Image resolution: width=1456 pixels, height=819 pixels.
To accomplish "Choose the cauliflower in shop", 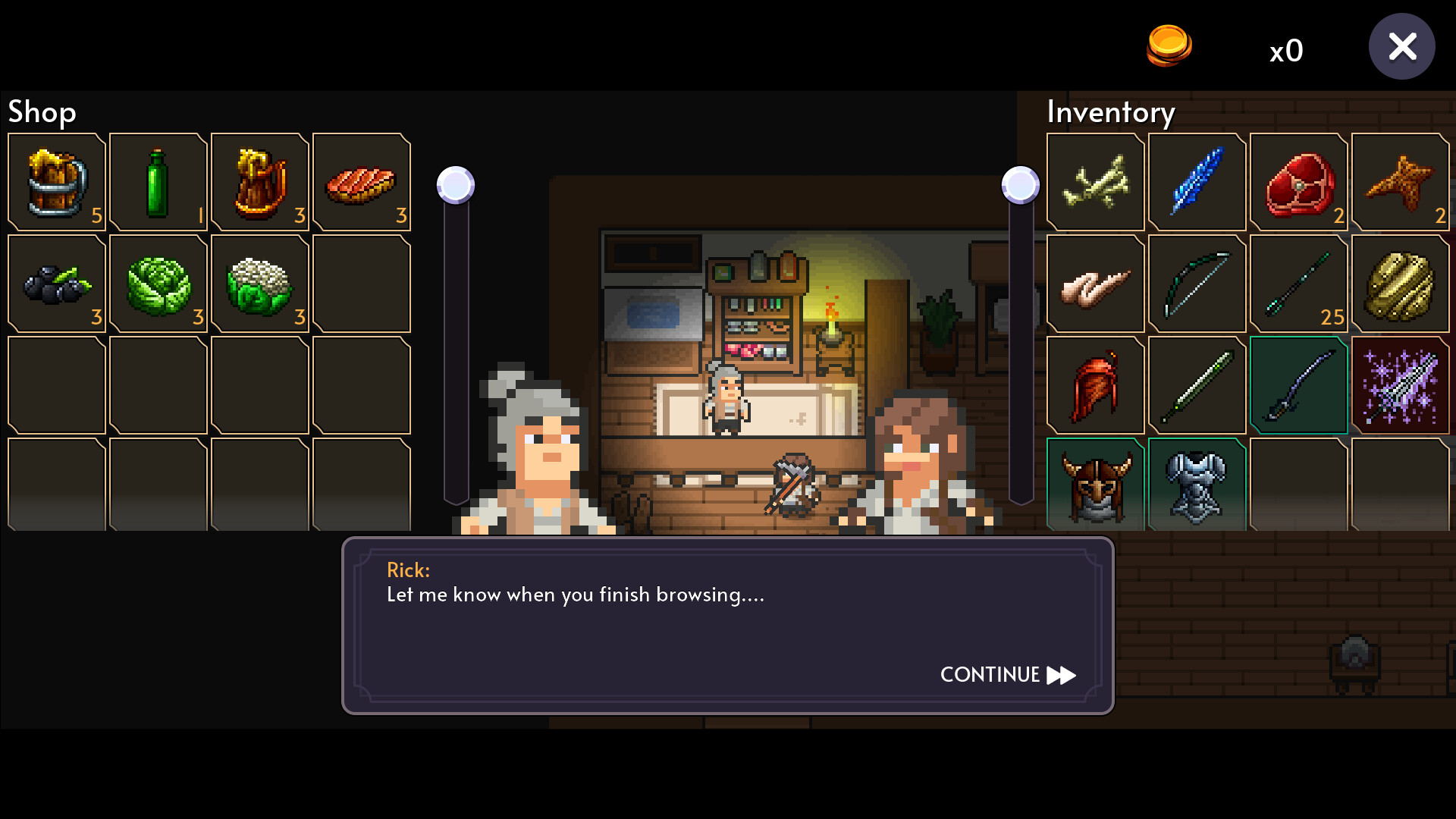I will 259,284.
